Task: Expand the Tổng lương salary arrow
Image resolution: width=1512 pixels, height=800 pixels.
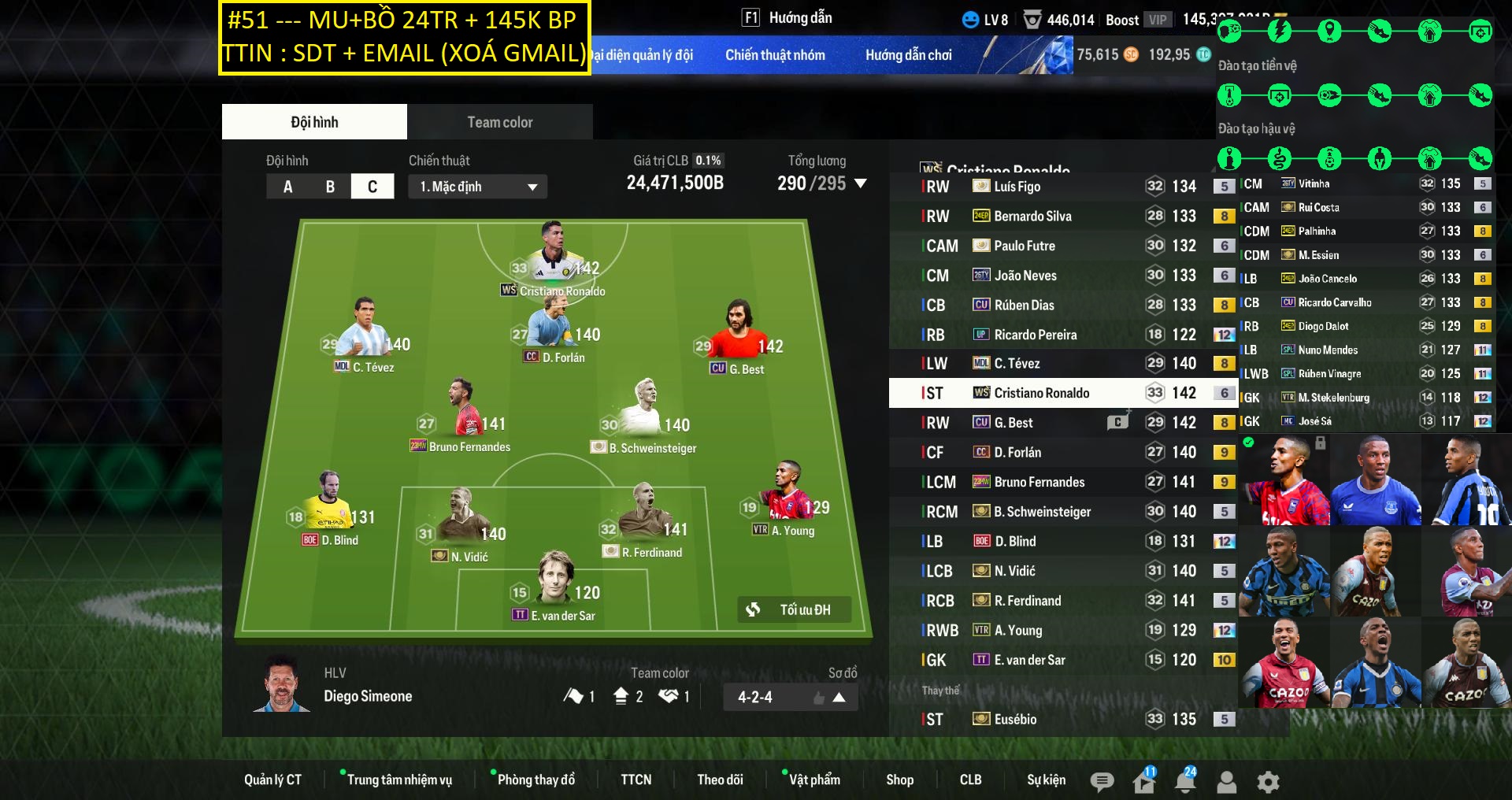Action: [x=861, y=183]
